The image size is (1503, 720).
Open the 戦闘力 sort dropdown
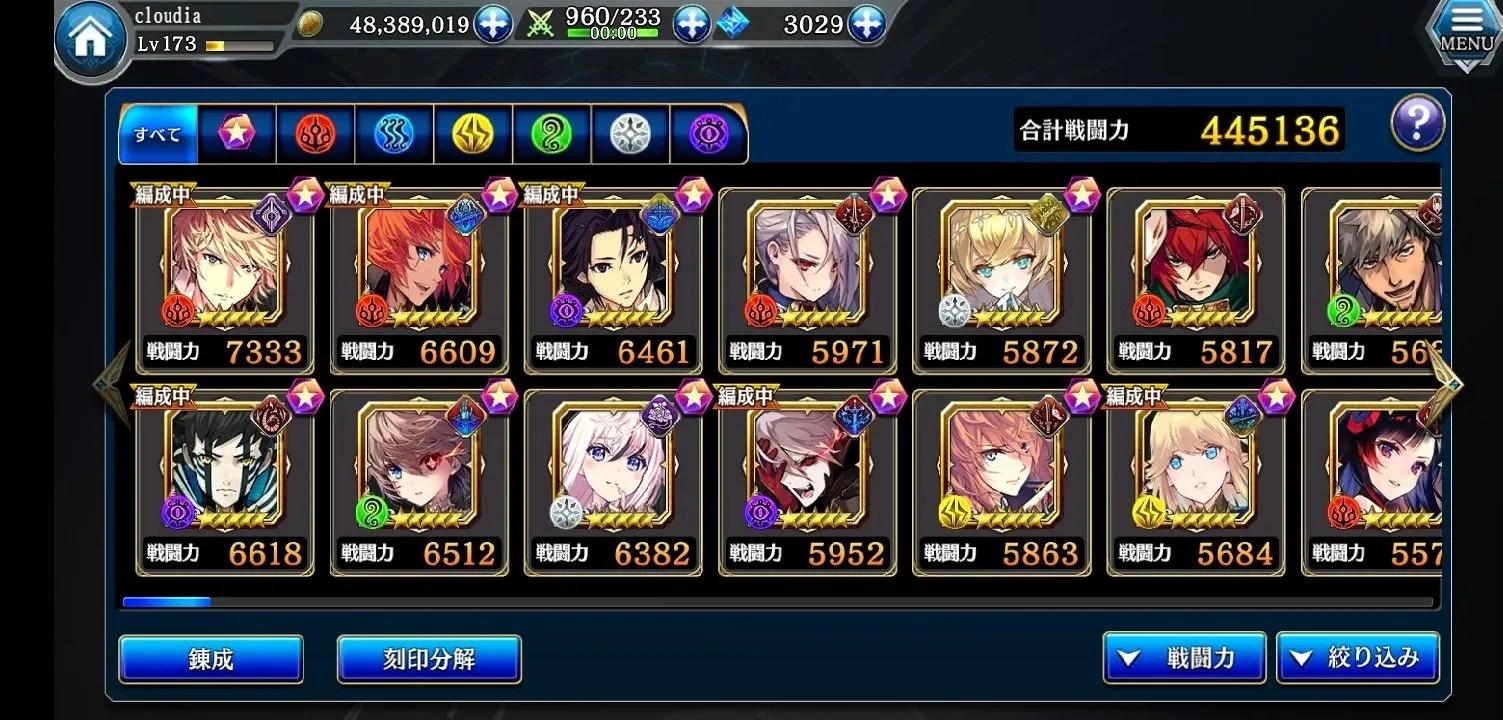pos(1184,658)
